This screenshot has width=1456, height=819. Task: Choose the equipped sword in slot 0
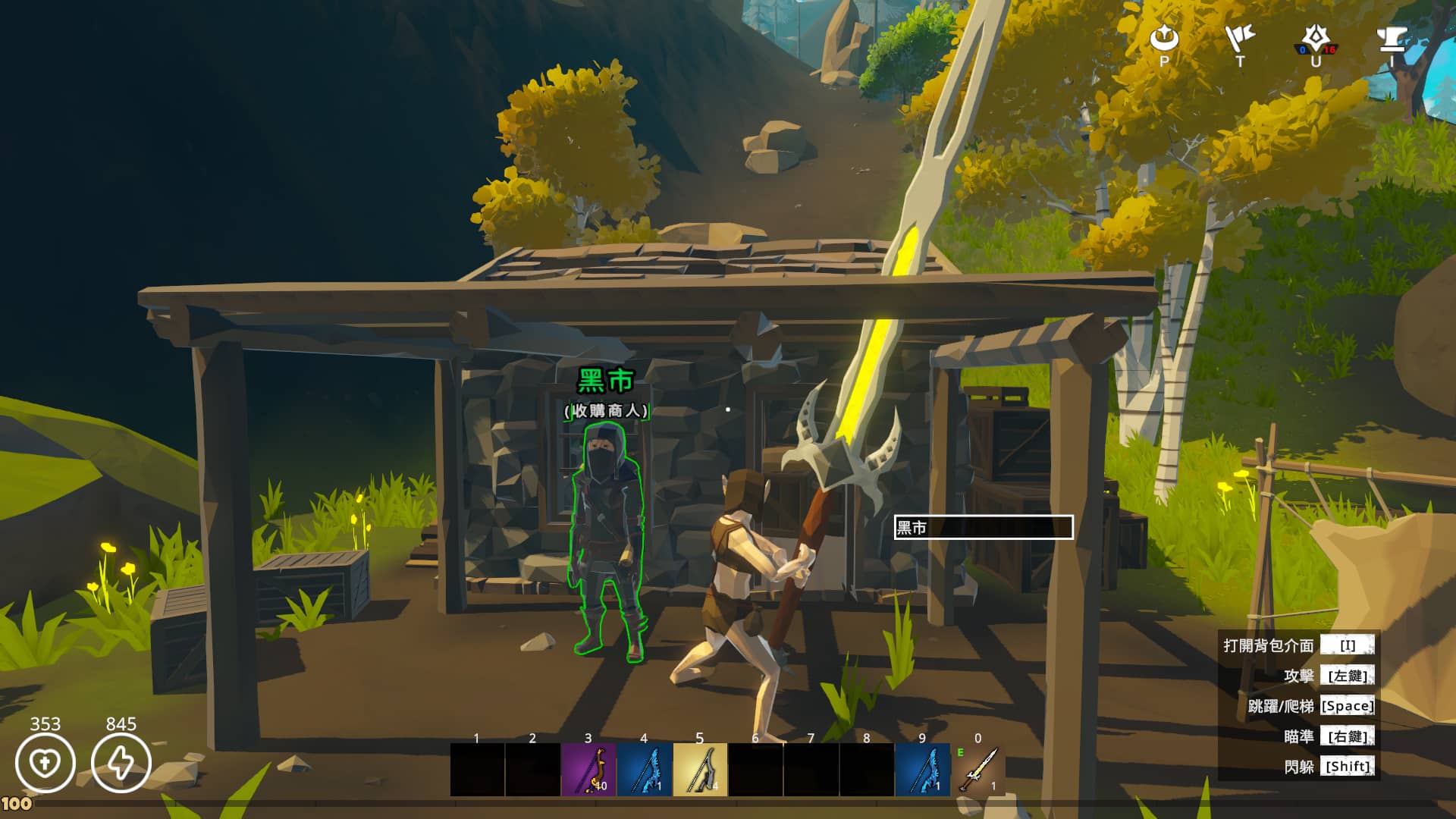[978, 770]
